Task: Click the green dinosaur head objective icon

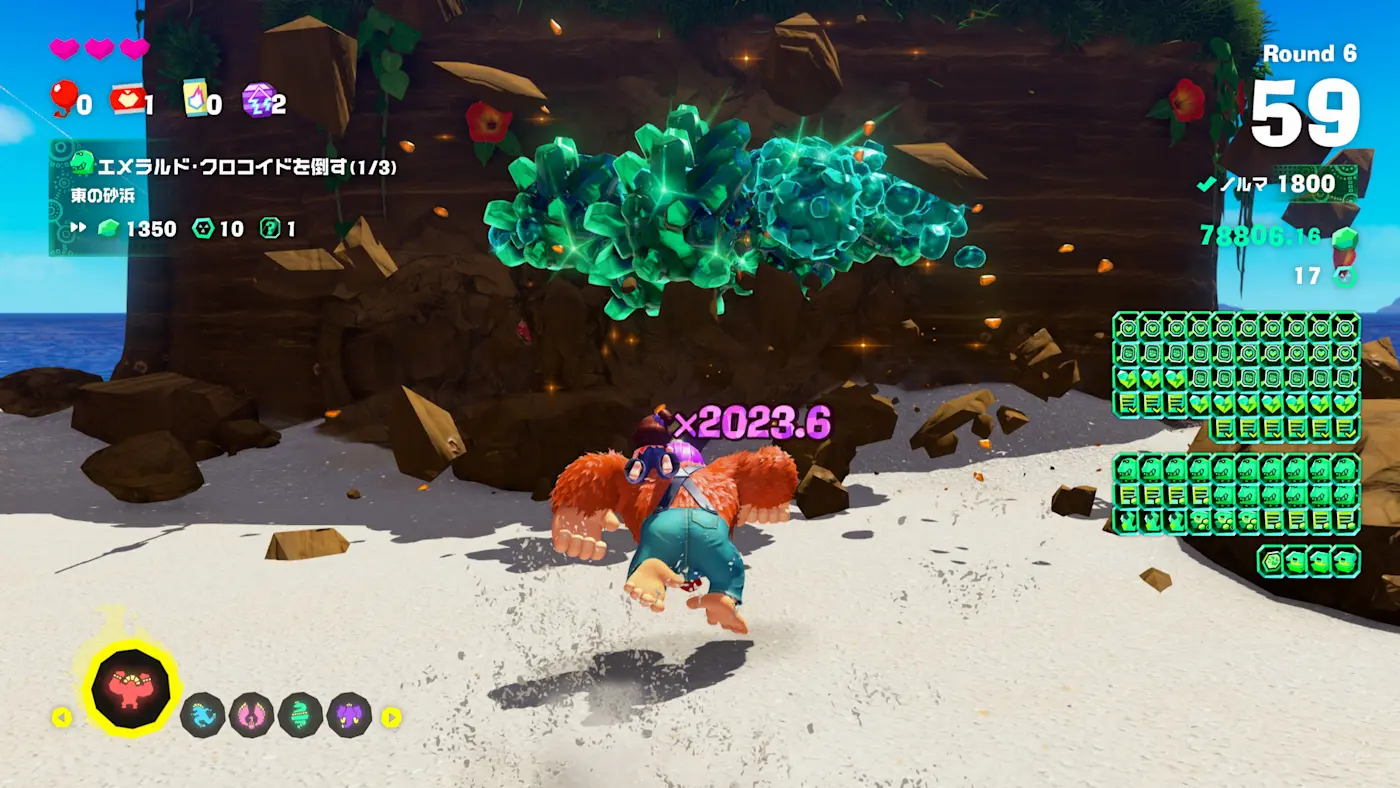Action: point(83,162)
